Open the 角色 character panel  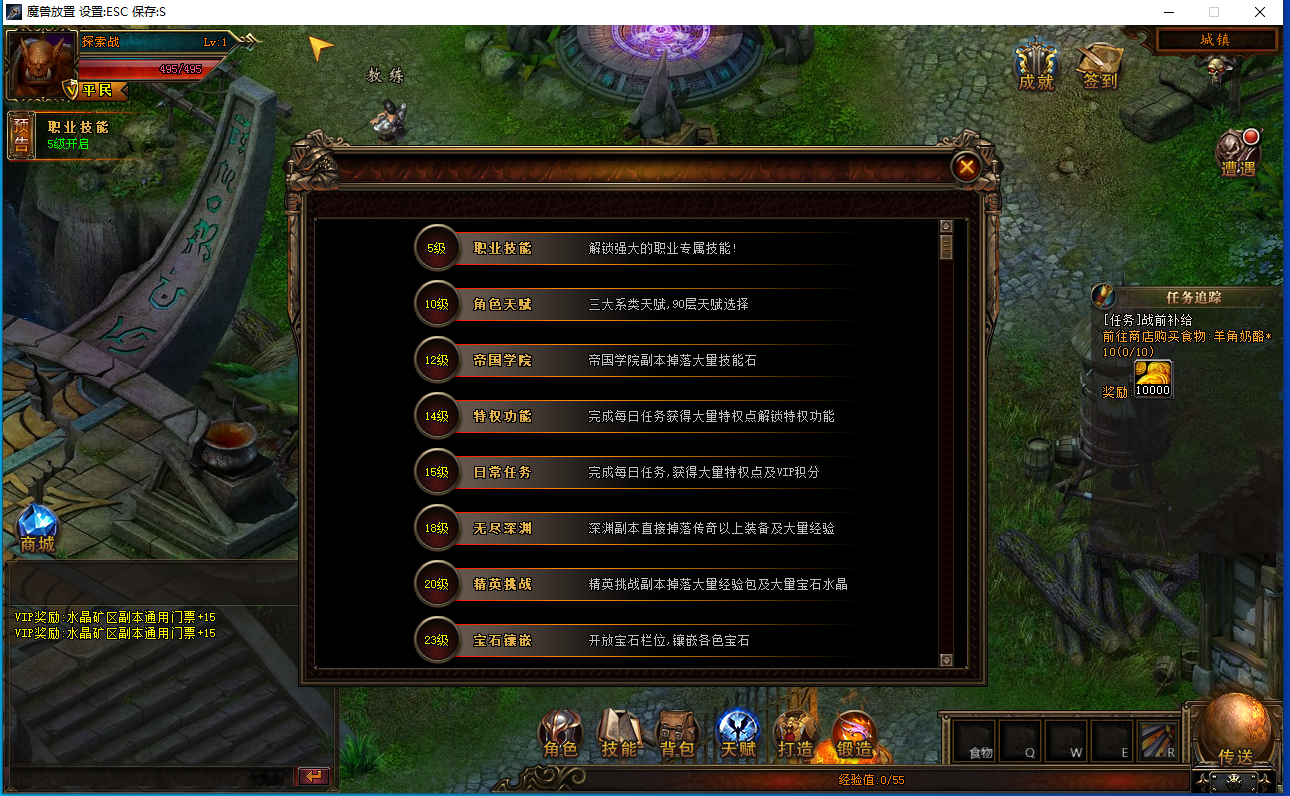click(x=560, y=734)
